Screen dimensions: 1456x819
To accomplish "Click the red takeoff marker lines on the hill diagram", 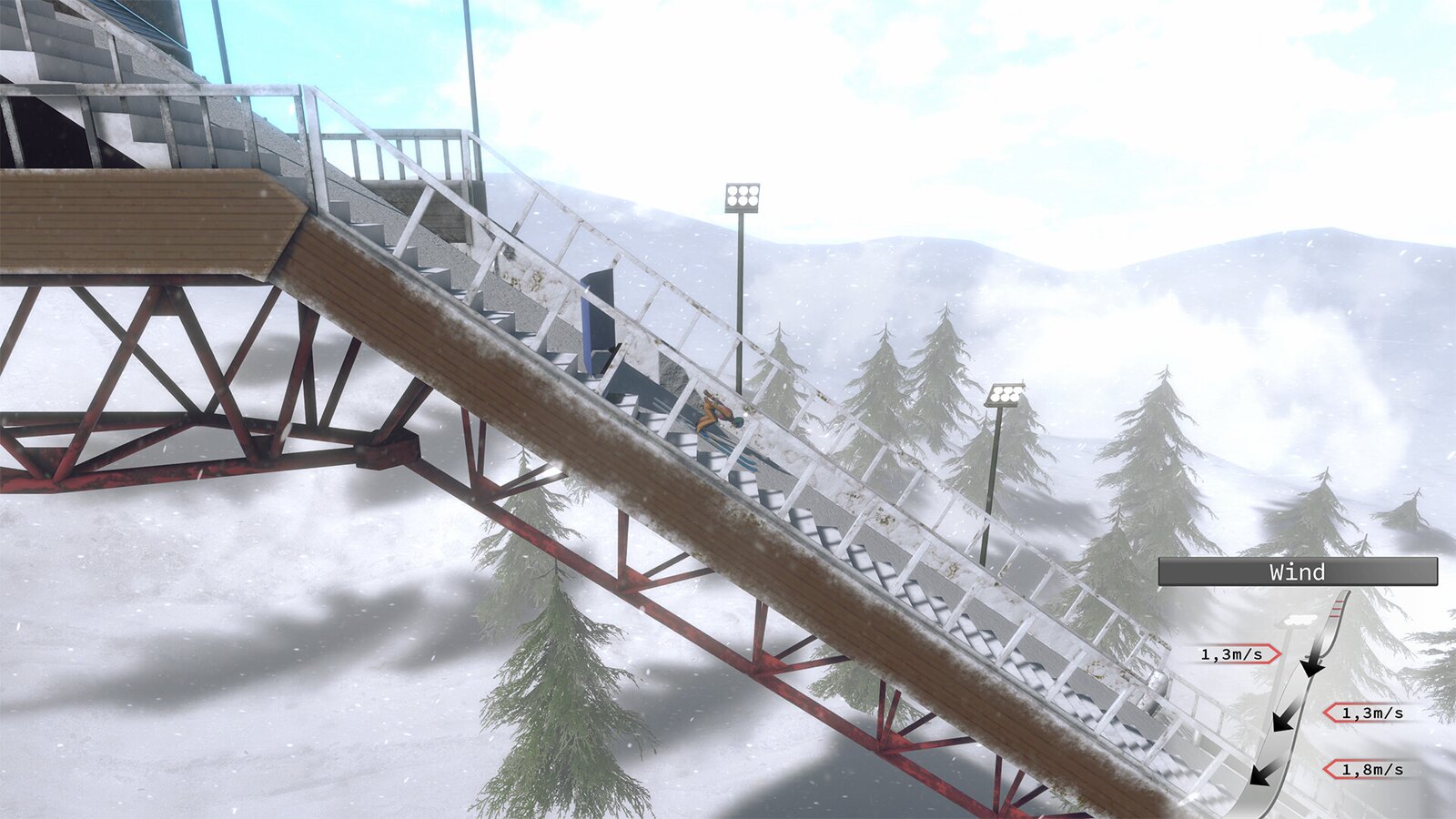I will pyautogui.click(x=1336, y=608).
